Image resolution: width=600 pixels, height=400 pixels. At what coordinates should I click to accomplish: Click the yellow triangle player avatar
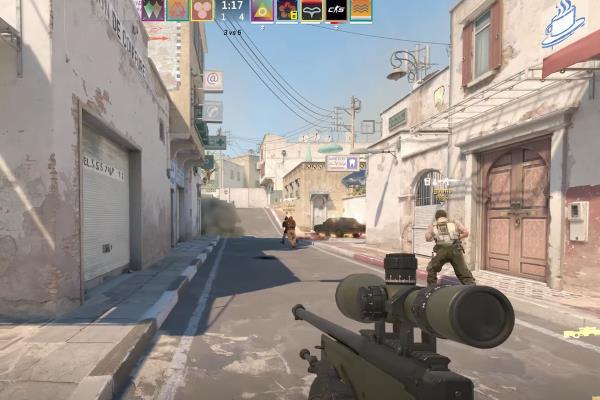click(x=262, y=10)
